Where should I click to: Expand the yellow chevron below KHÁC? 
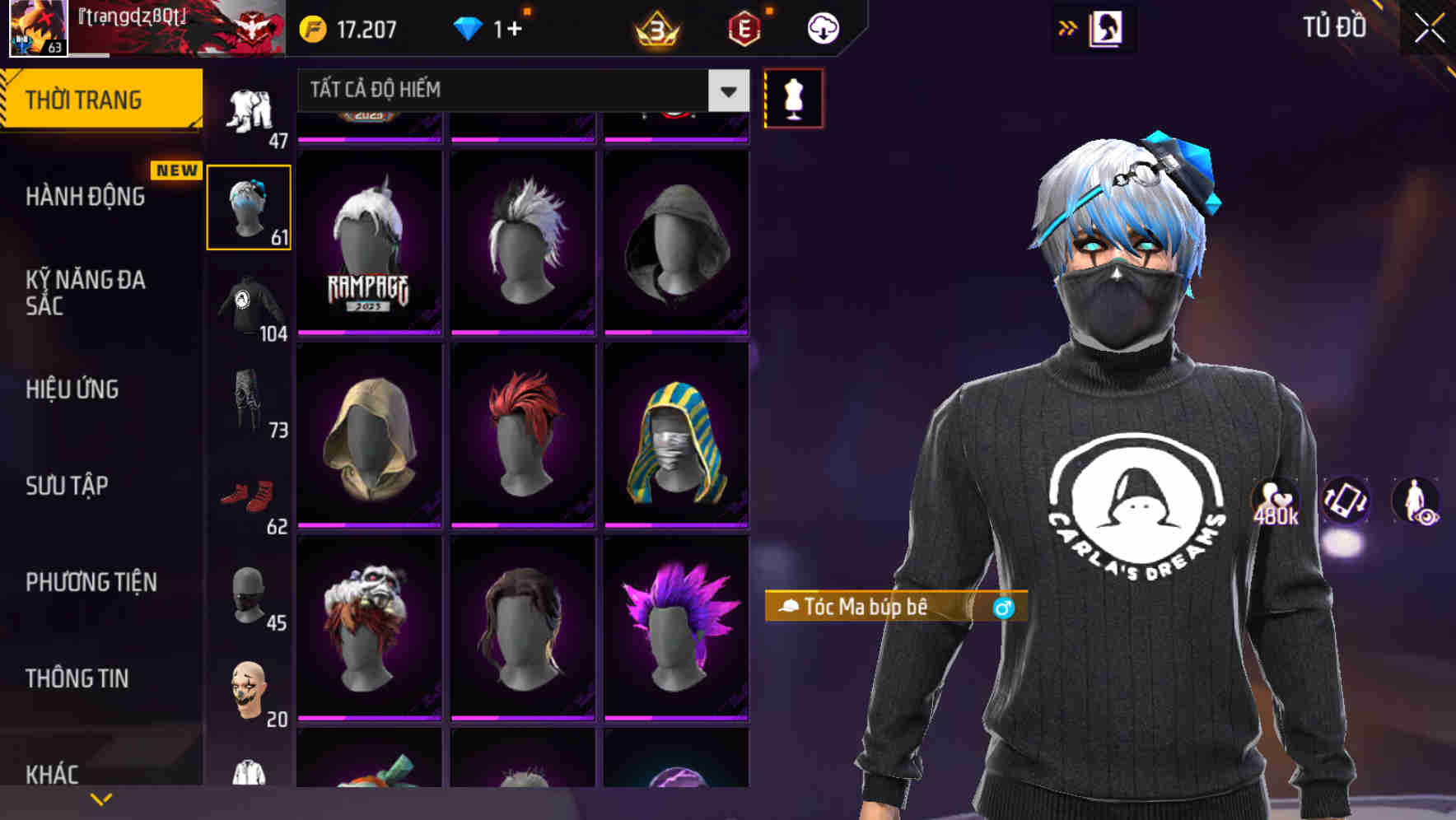(101, 799)
